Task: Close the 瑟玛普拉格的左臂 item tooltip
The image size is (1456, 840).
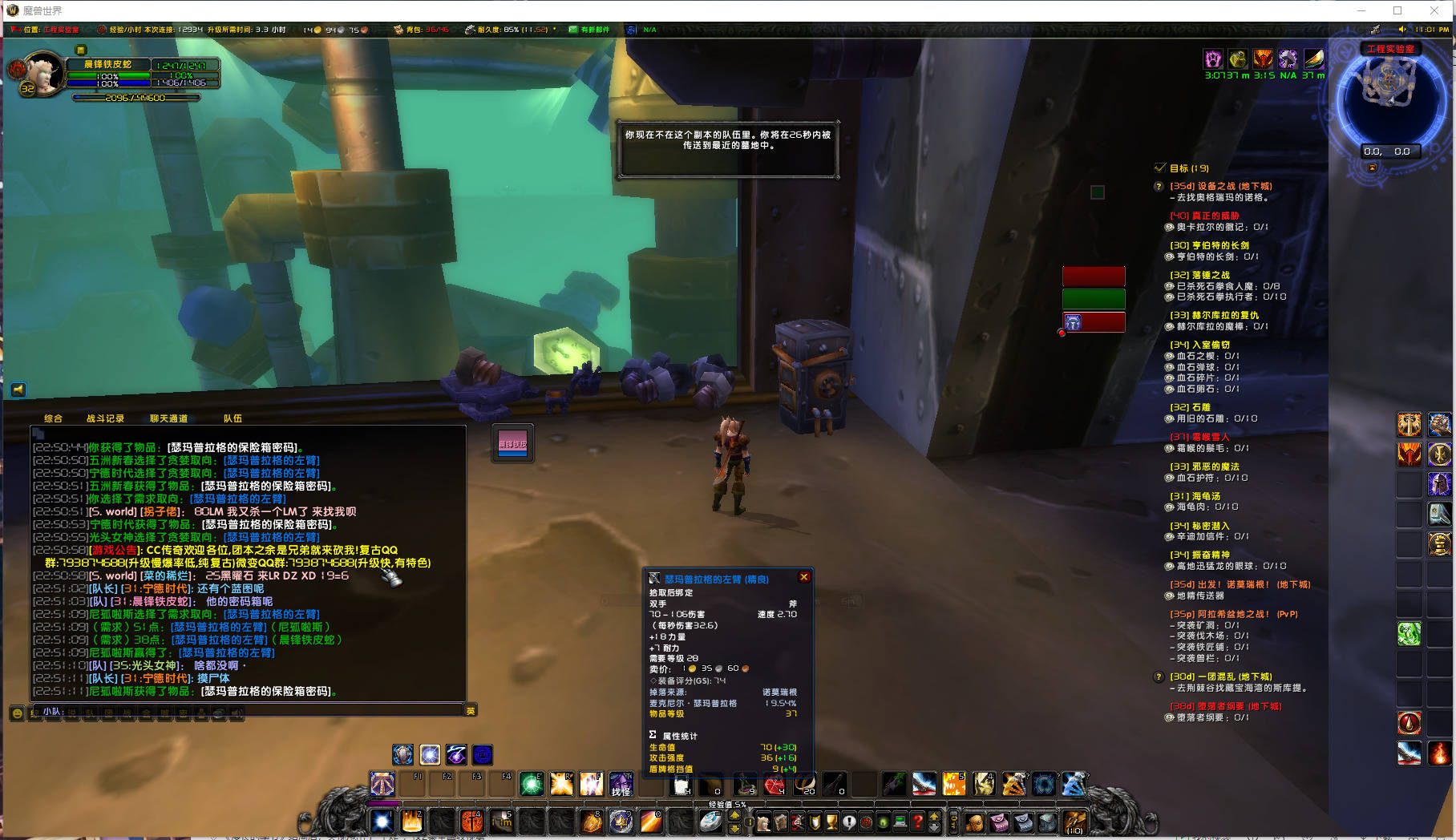Action: (x=804, y=576)
